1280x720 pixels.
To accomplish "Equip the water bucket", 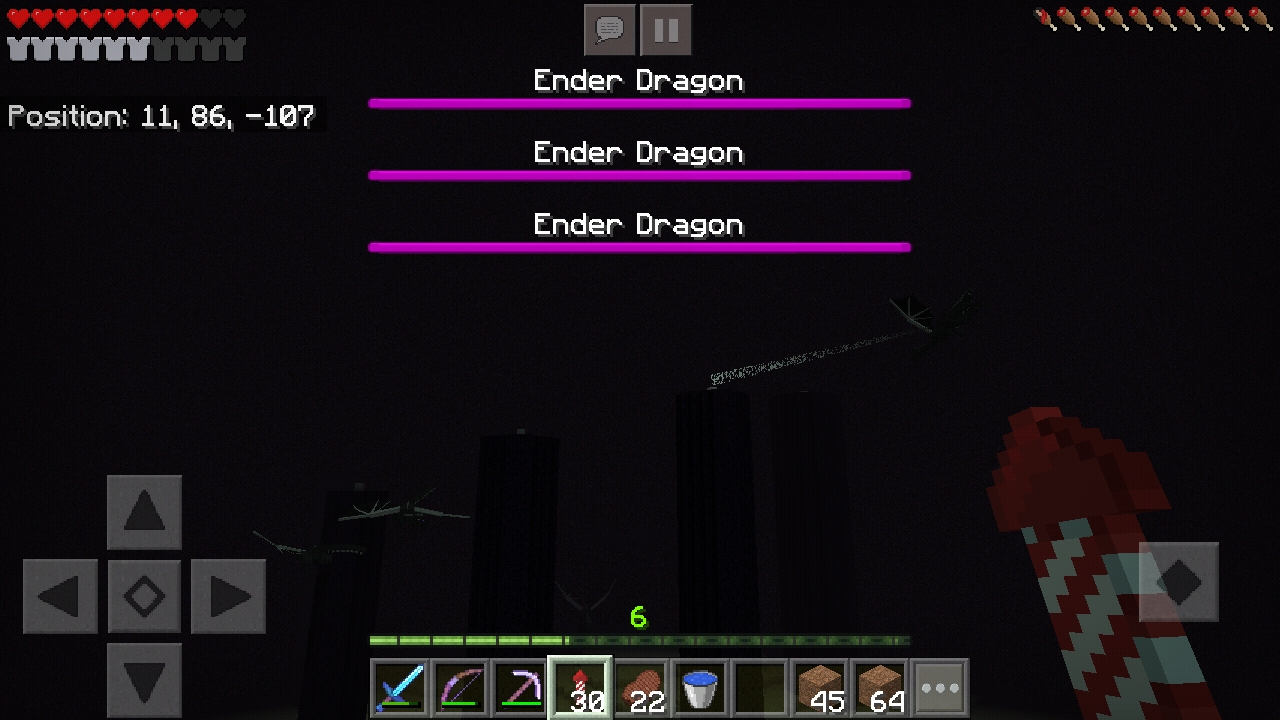I will tap(700, 687).
